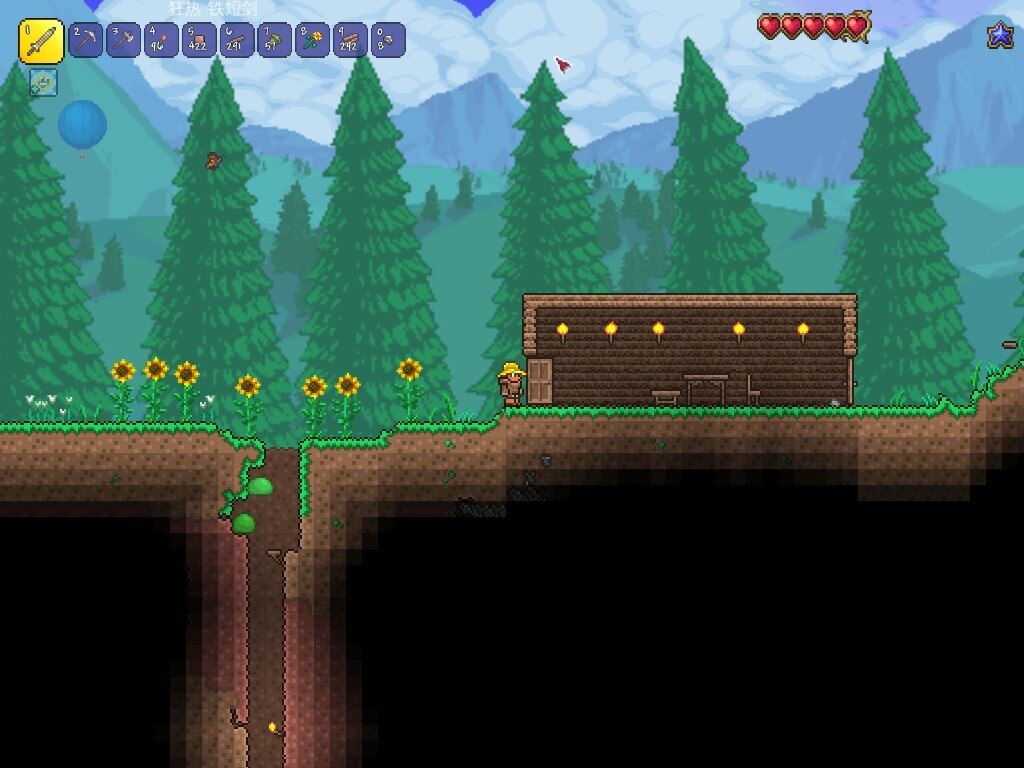Select the hotbar stack of 291
This screenshot has width=1024, height=768.
coord(237,40)
